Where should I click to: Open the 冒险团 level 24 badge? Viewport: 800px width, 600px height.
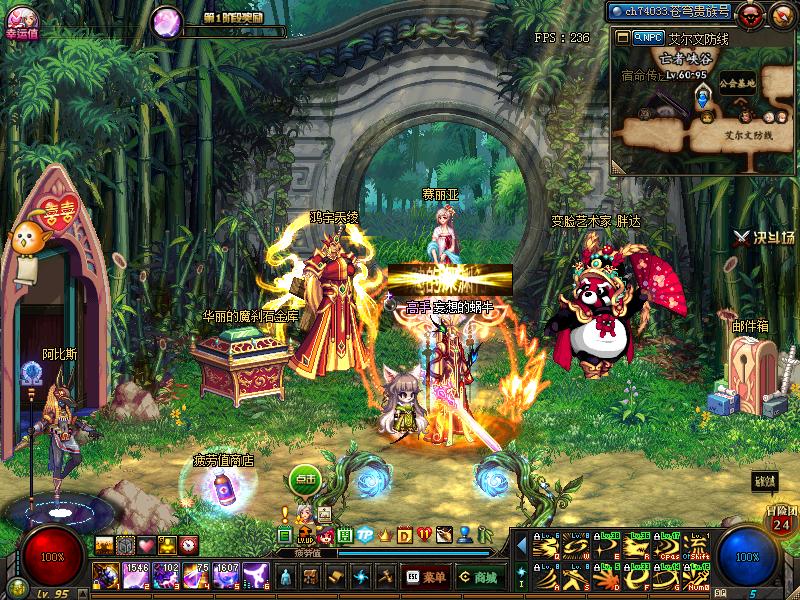point(781,520)
